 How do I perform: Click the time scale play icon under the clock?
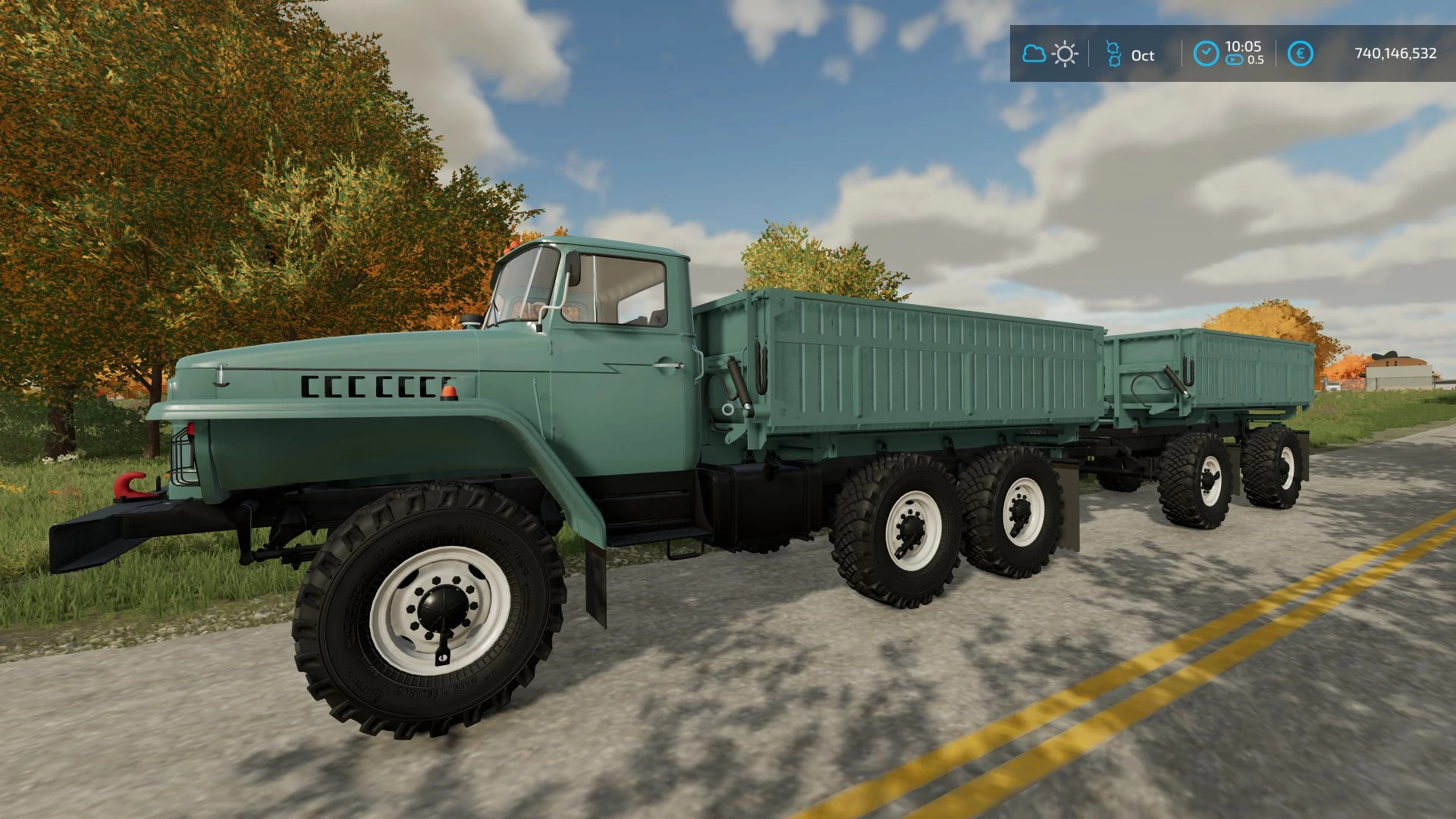coord(1233,59)
